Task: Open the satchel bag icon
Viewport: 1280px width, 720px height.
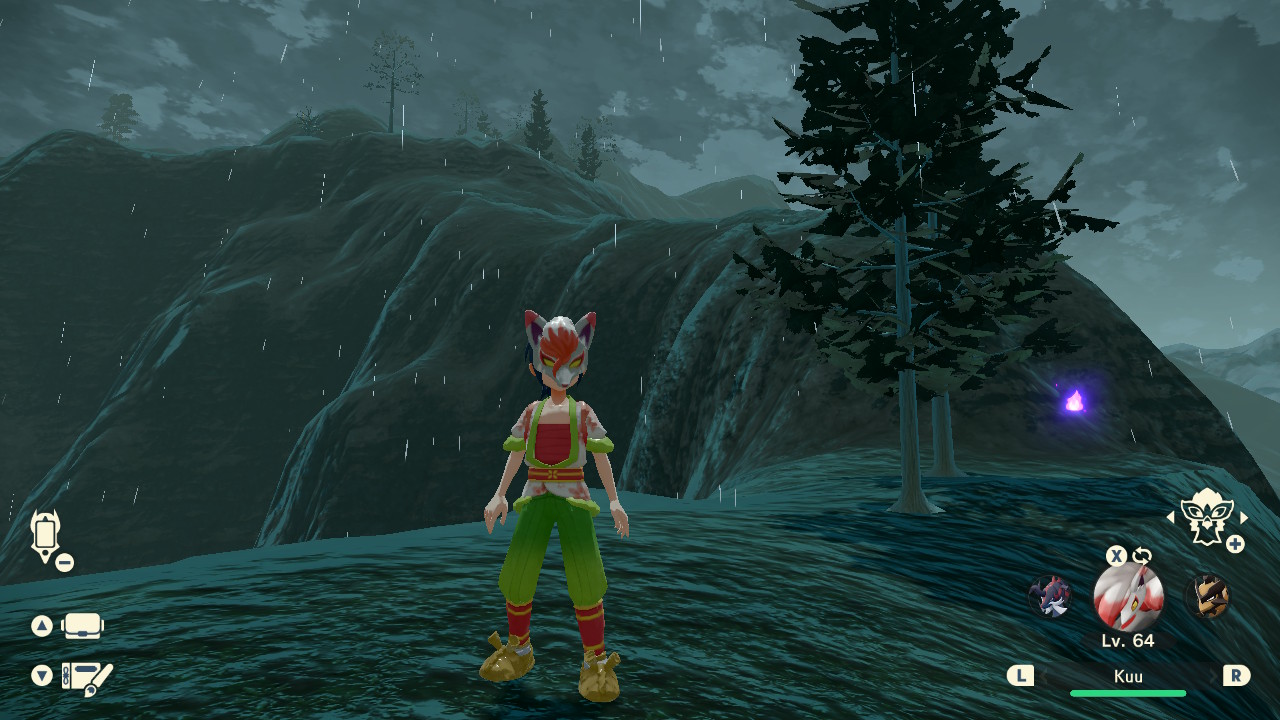Action: [x=82, y=626]
